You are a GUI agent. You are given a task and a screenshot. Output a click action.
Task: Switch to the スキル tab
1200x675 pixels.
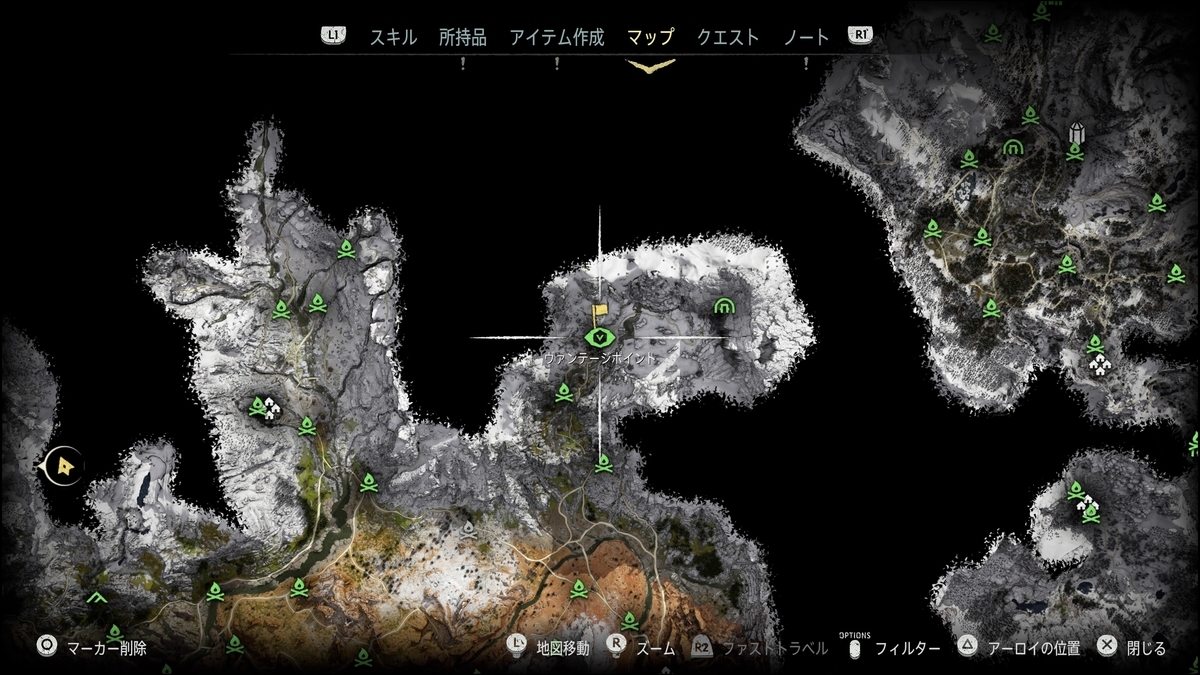coord(393,38)
